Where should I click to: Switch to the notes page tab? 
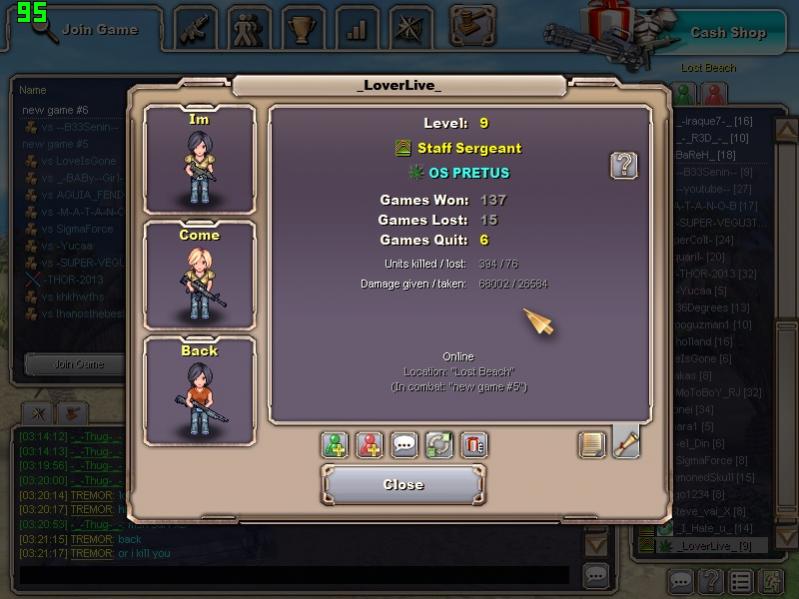coord(593,444)
